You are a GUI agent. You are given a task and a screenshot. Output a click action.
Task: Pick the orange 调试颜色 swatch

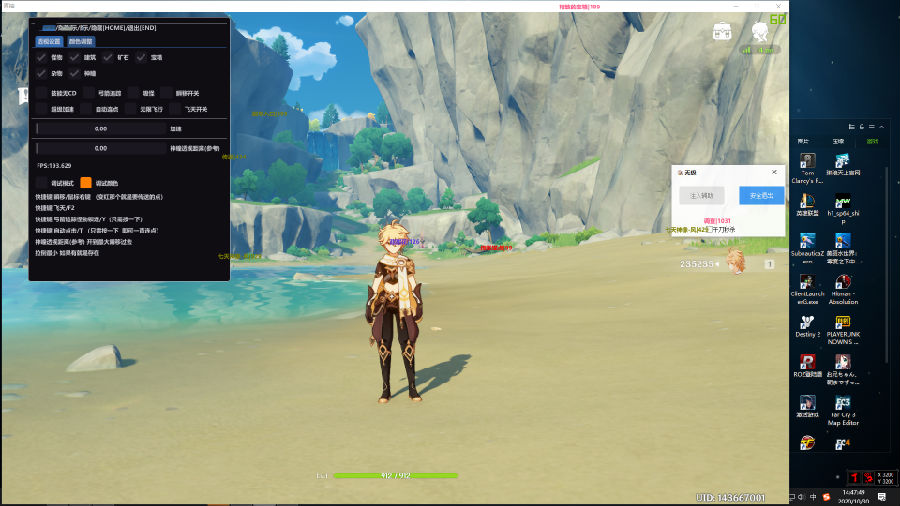(86, 183)
